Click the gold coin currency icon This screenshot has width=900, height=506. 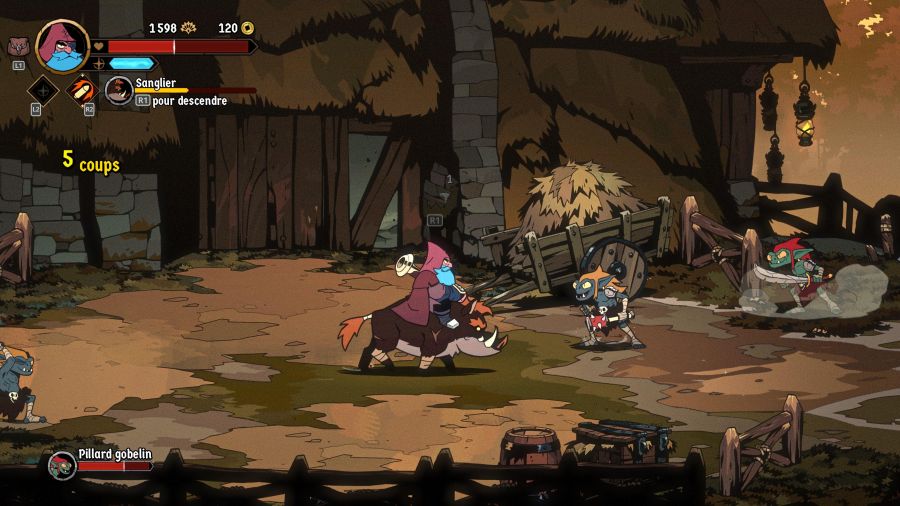[x=248, y=28]
